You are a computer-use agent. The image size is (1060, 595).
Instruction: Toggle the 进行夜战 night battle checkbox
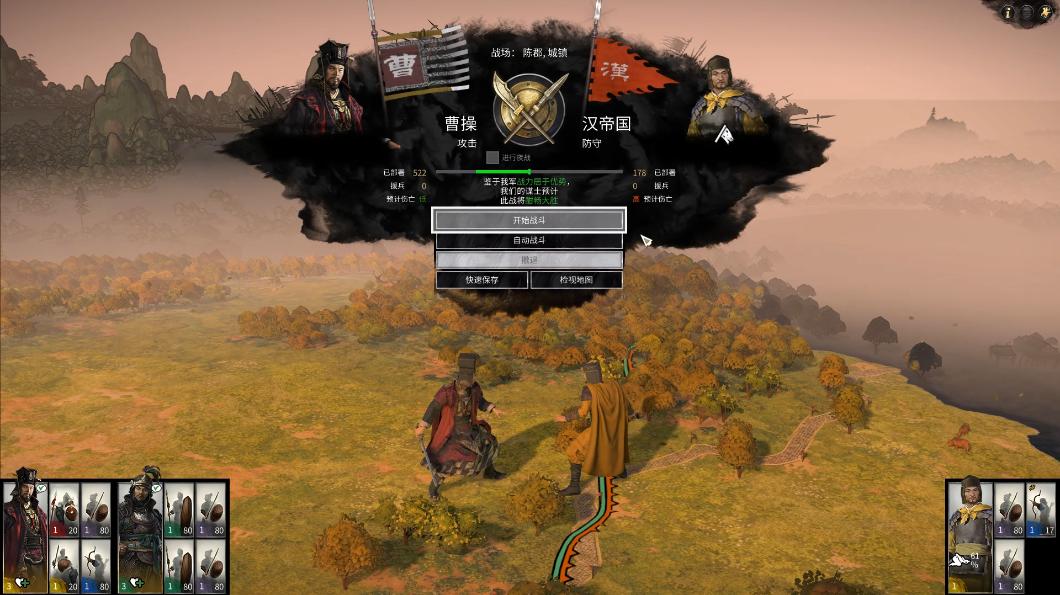click(492, 157)
